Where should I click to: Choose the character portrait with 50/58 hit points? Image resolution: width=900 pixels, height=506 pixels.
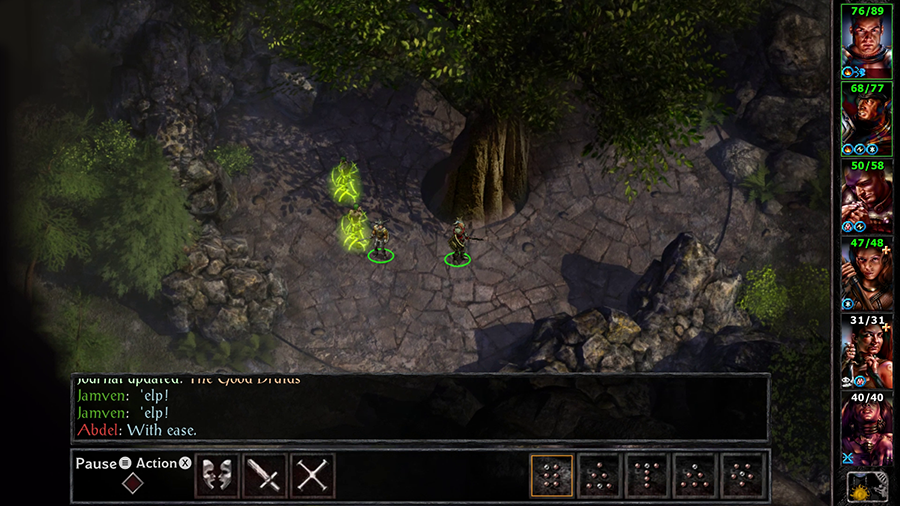click(865, 198)
